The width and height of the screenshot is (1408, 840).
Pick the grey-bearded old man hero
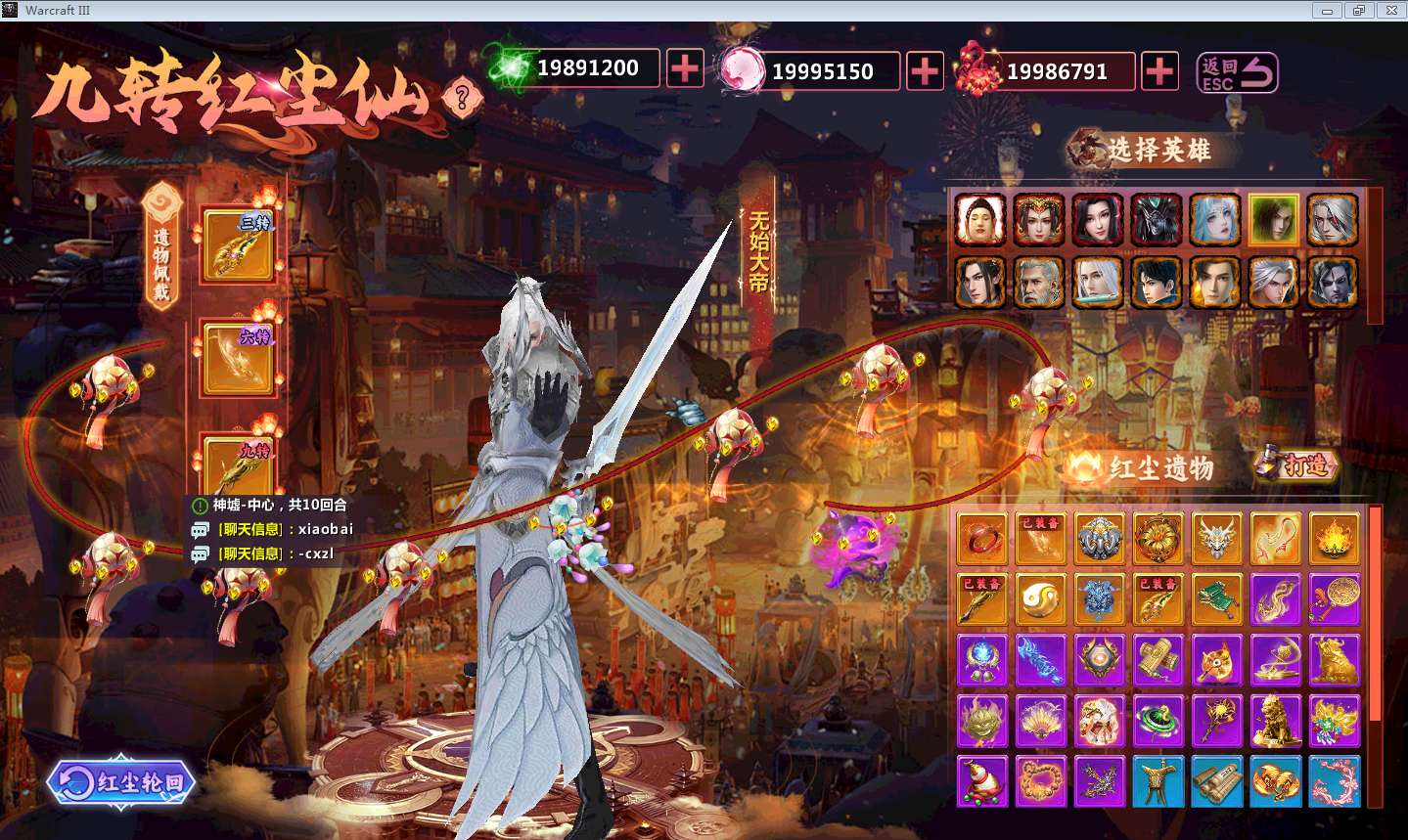(x=1038, y=283)
